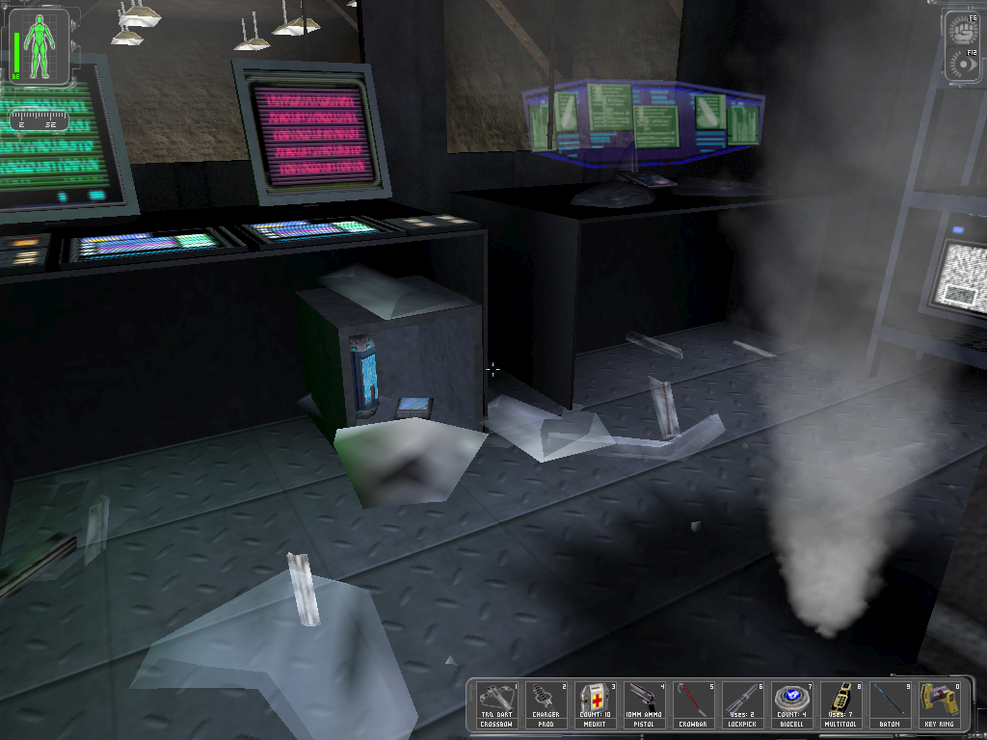The width and height of the screenshot is (987, 740).
Task: Select the crowbar in the toolbelt
Action: (693, 703)
